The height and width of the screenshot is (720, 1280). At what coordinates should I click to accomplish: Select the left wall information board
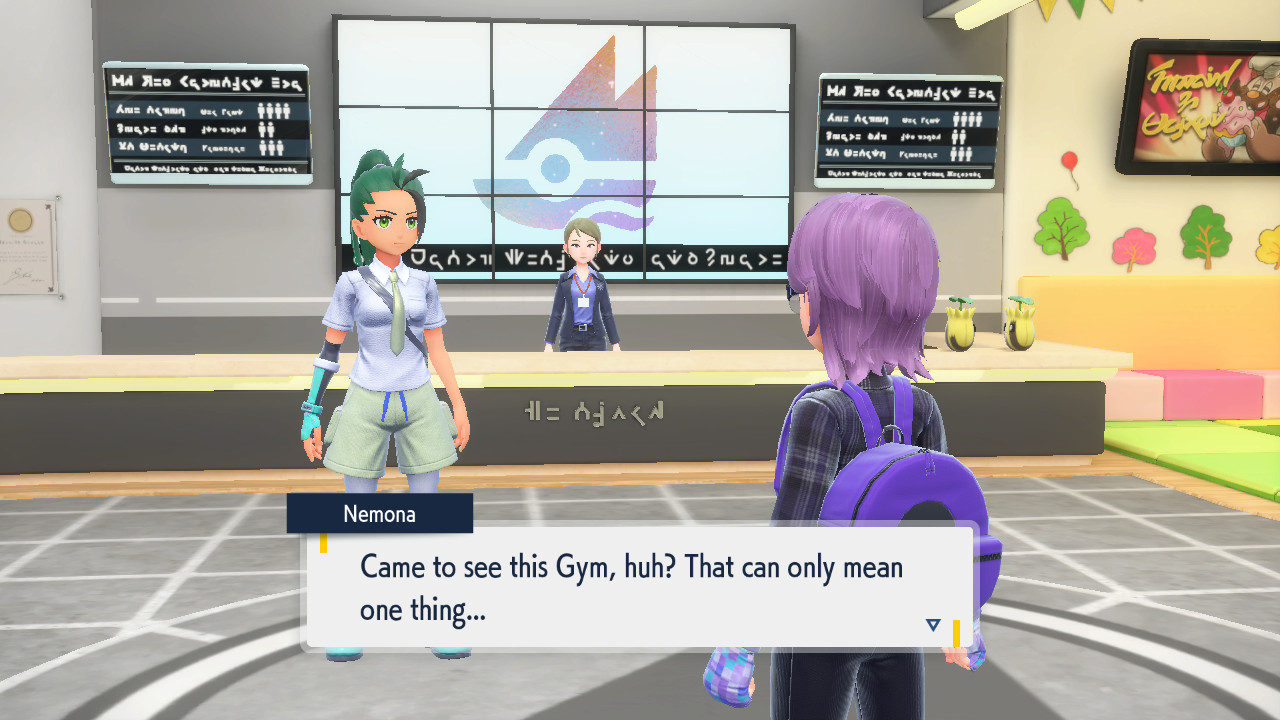tap(207, 122)
